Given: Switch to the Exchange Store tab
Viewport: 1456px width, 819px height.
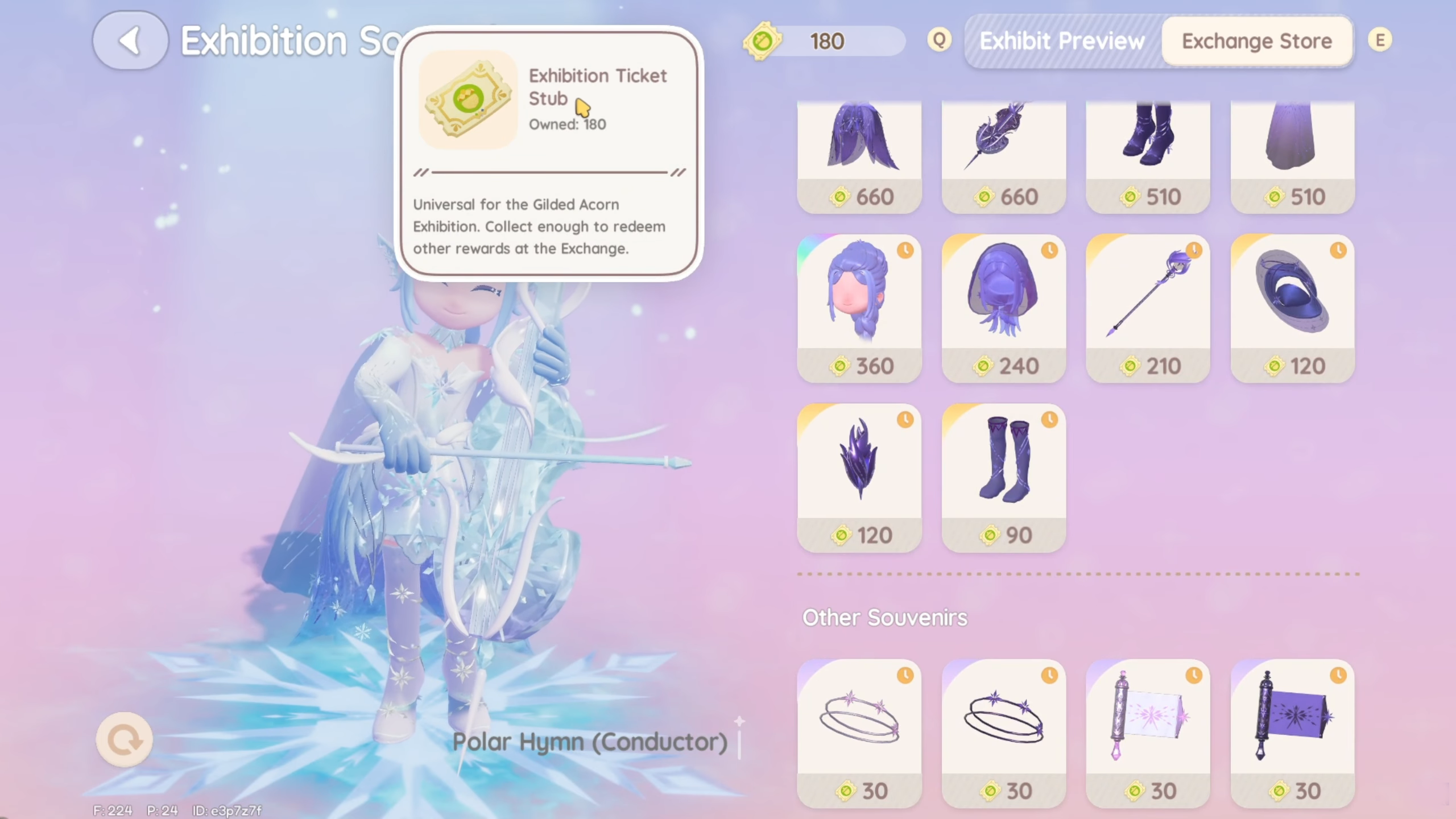Looking at the screenshot, I should (x=1257, y=40).
